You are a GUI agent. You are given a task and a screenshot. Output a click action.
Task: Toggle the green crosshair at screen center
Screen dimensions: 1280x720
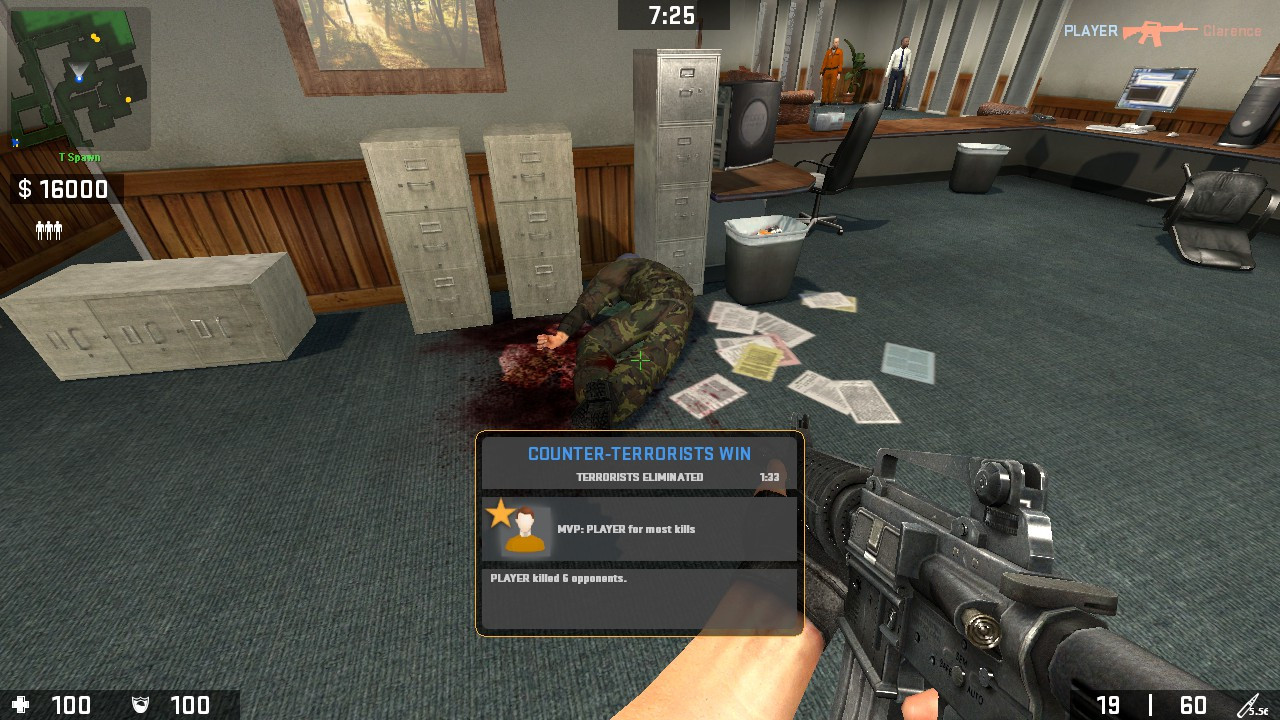point(640,360)
